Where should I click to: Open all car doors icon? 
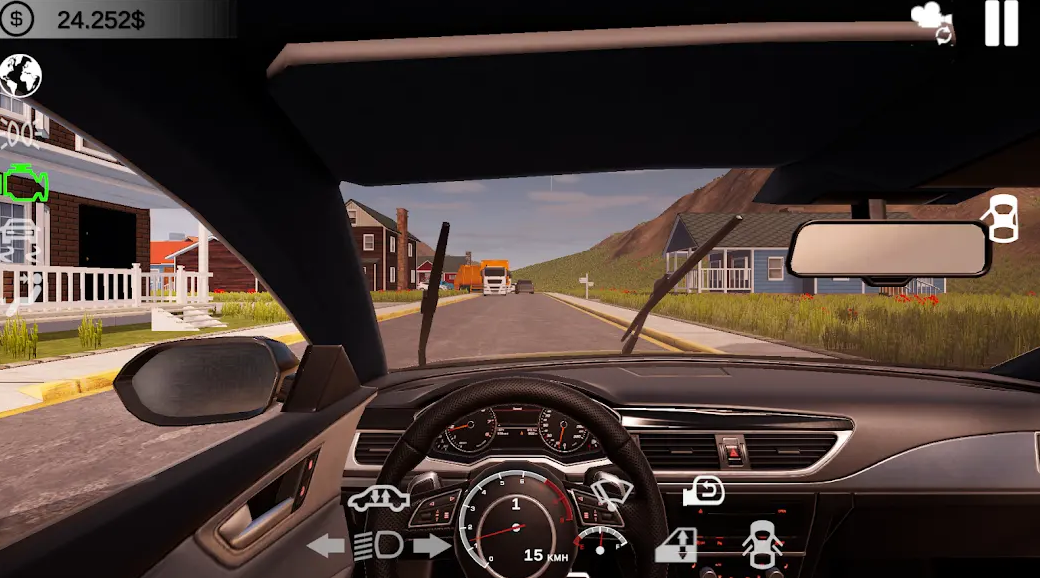[762, 546]
